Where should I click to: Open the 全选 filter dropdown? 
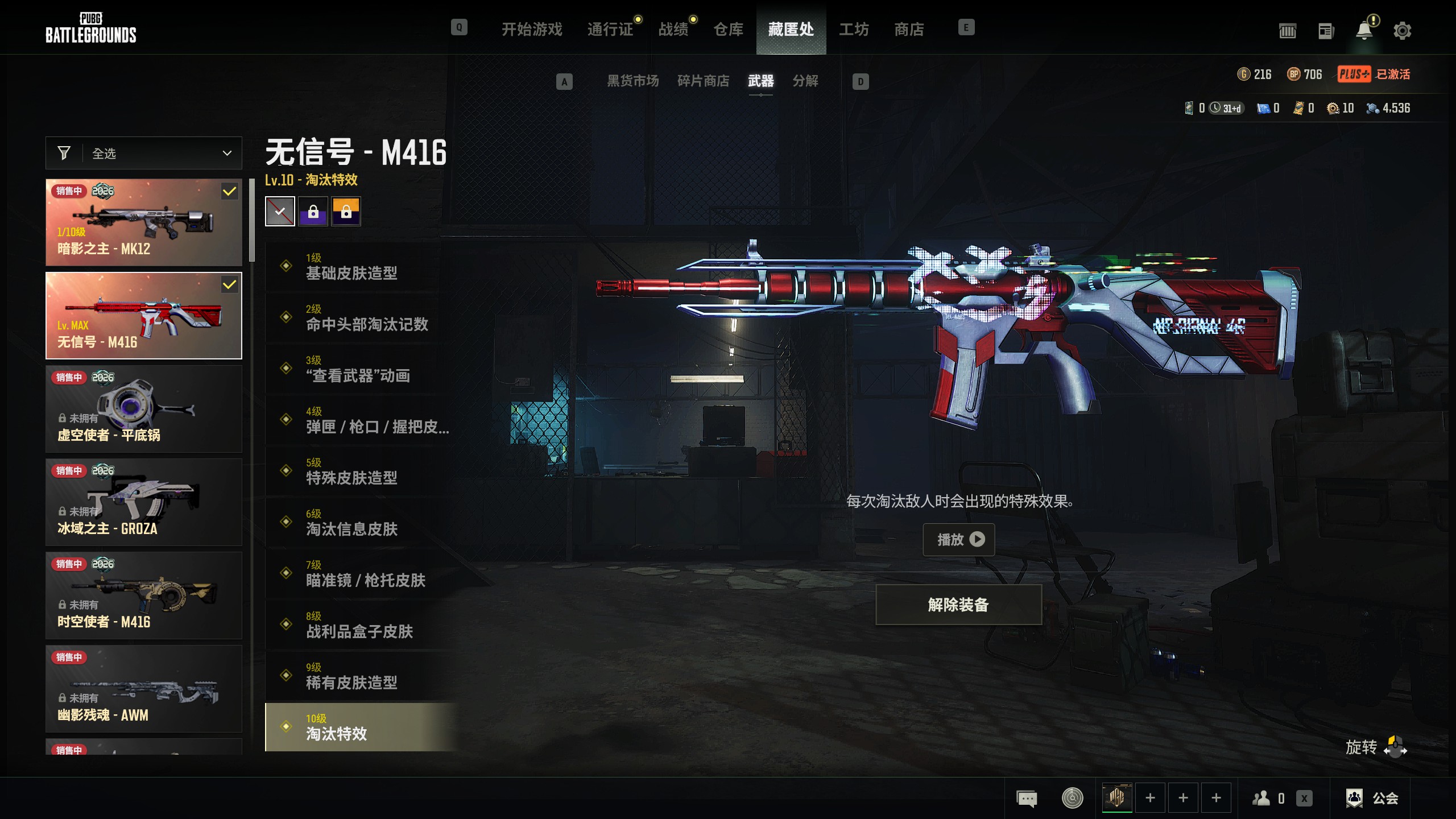tap(144, 153)
